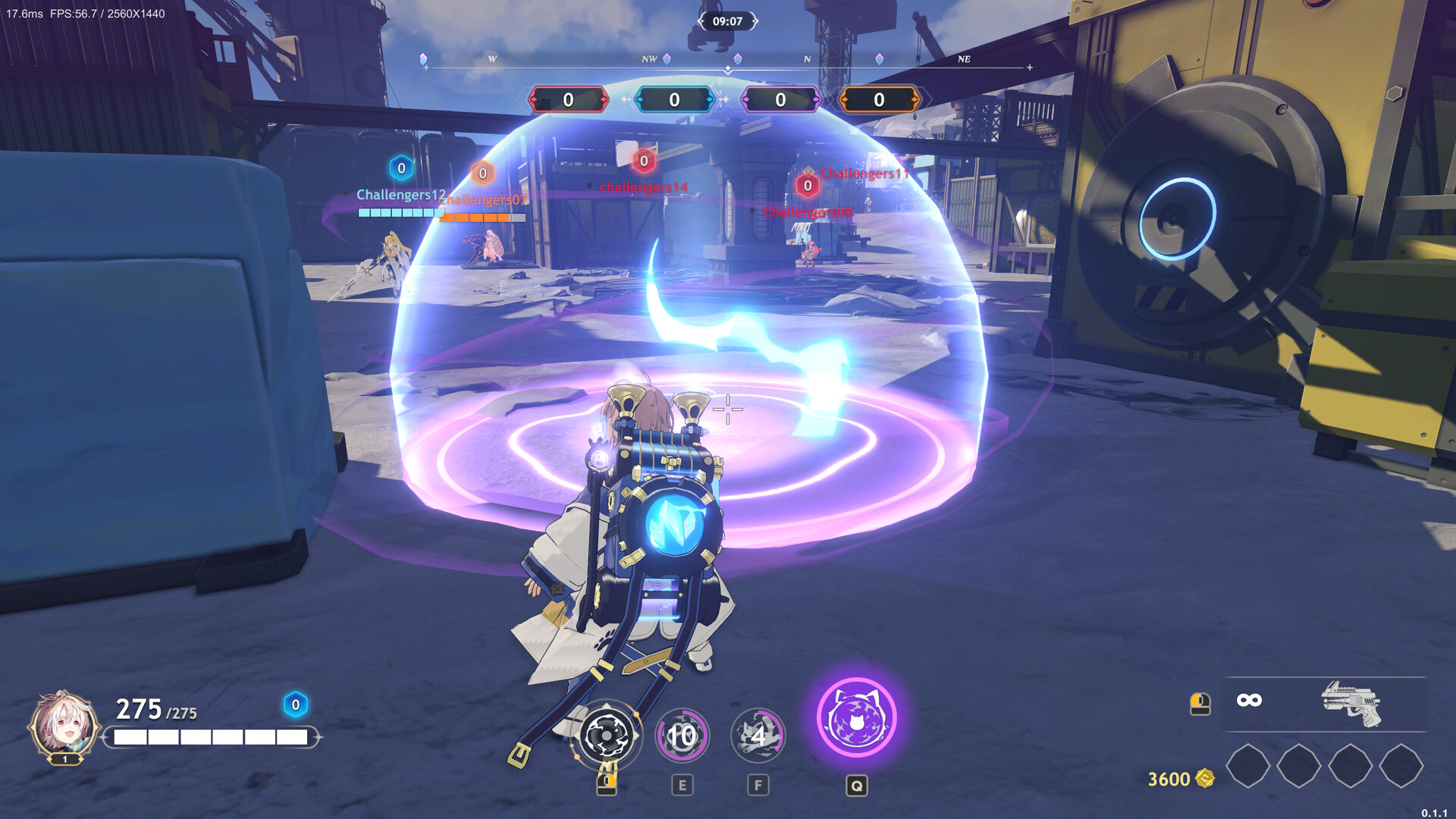Click the Challengers07 orange nameplate
Viewport: 1456px width, 819px height.
pos(482,201)
